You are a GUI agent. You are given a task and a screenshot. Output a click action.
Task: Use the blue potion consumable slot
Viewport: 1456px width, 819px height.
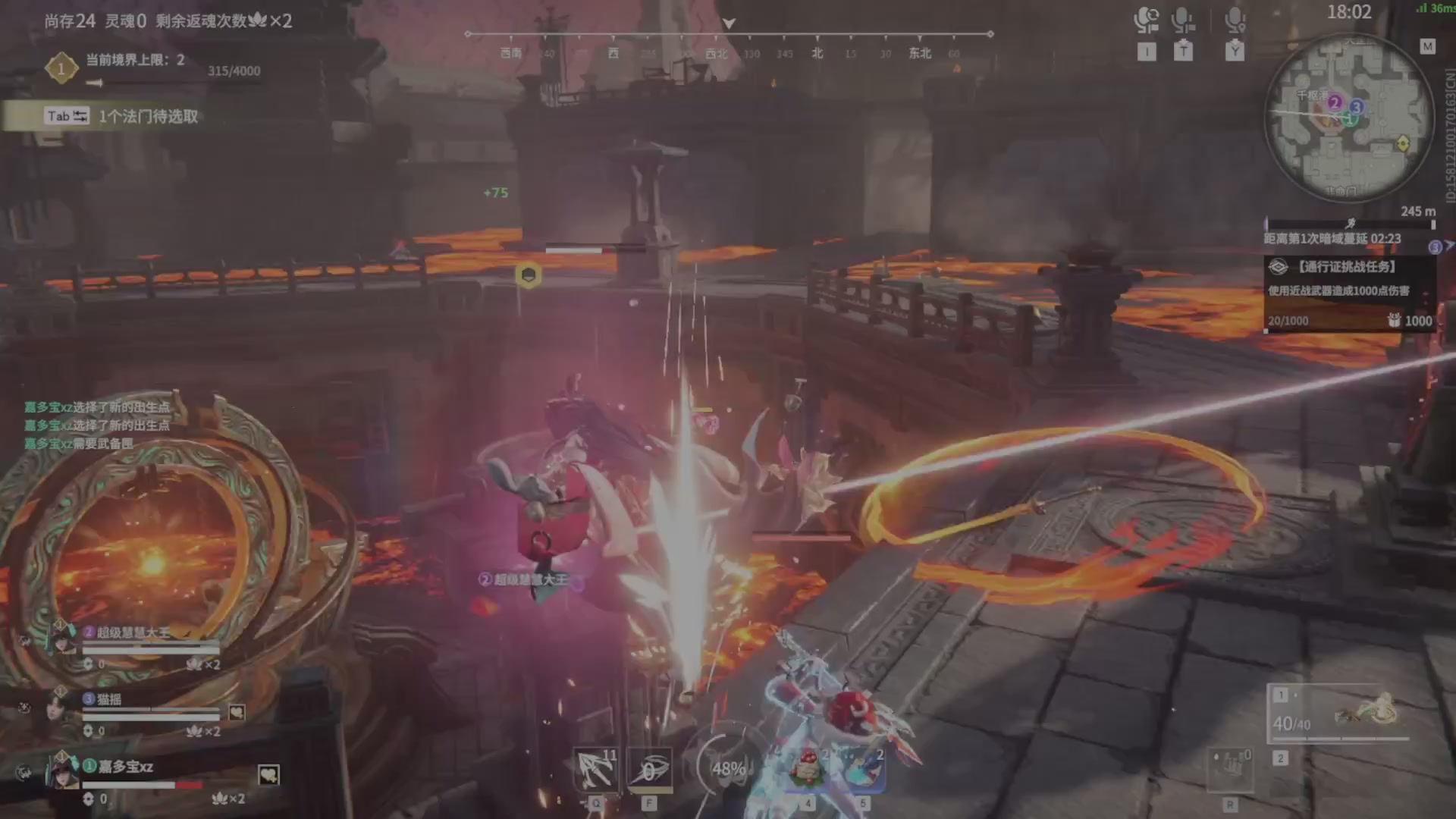pyautogui.click(x=862, y=770)
